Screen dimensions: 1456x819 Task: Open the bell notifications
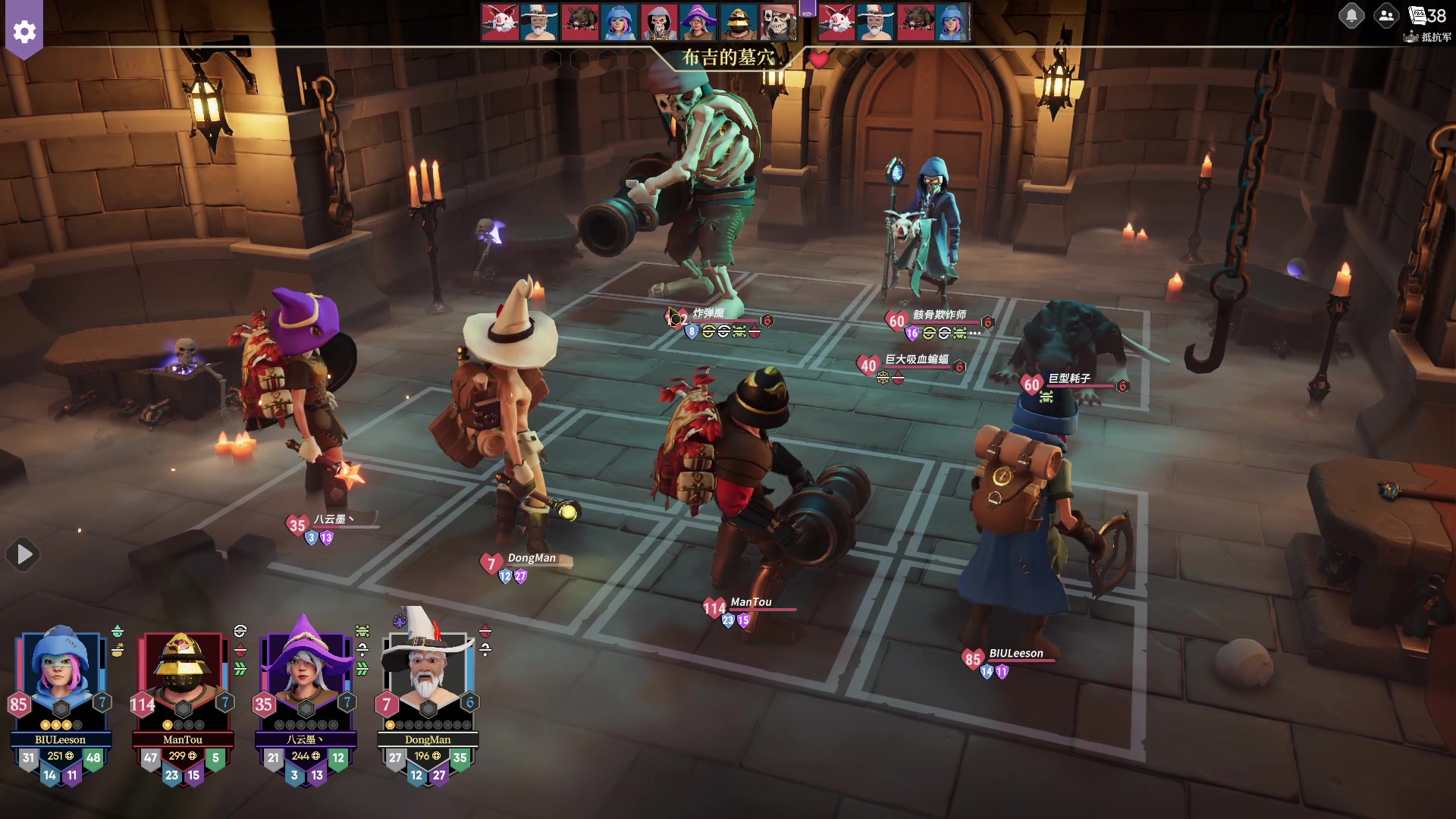1351,15
